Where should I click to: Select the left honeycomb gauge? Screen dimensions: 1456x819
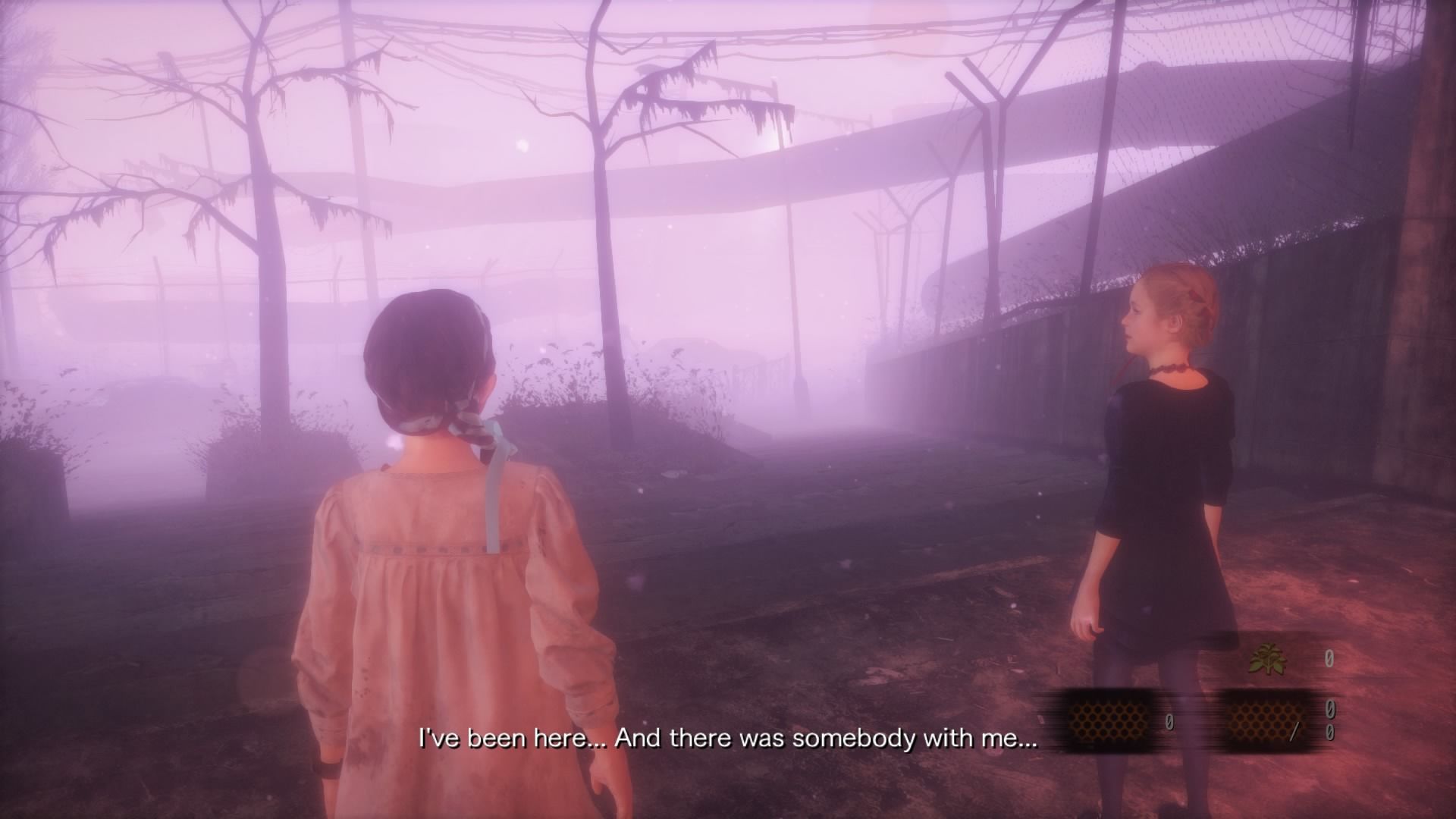[1109, 720]
